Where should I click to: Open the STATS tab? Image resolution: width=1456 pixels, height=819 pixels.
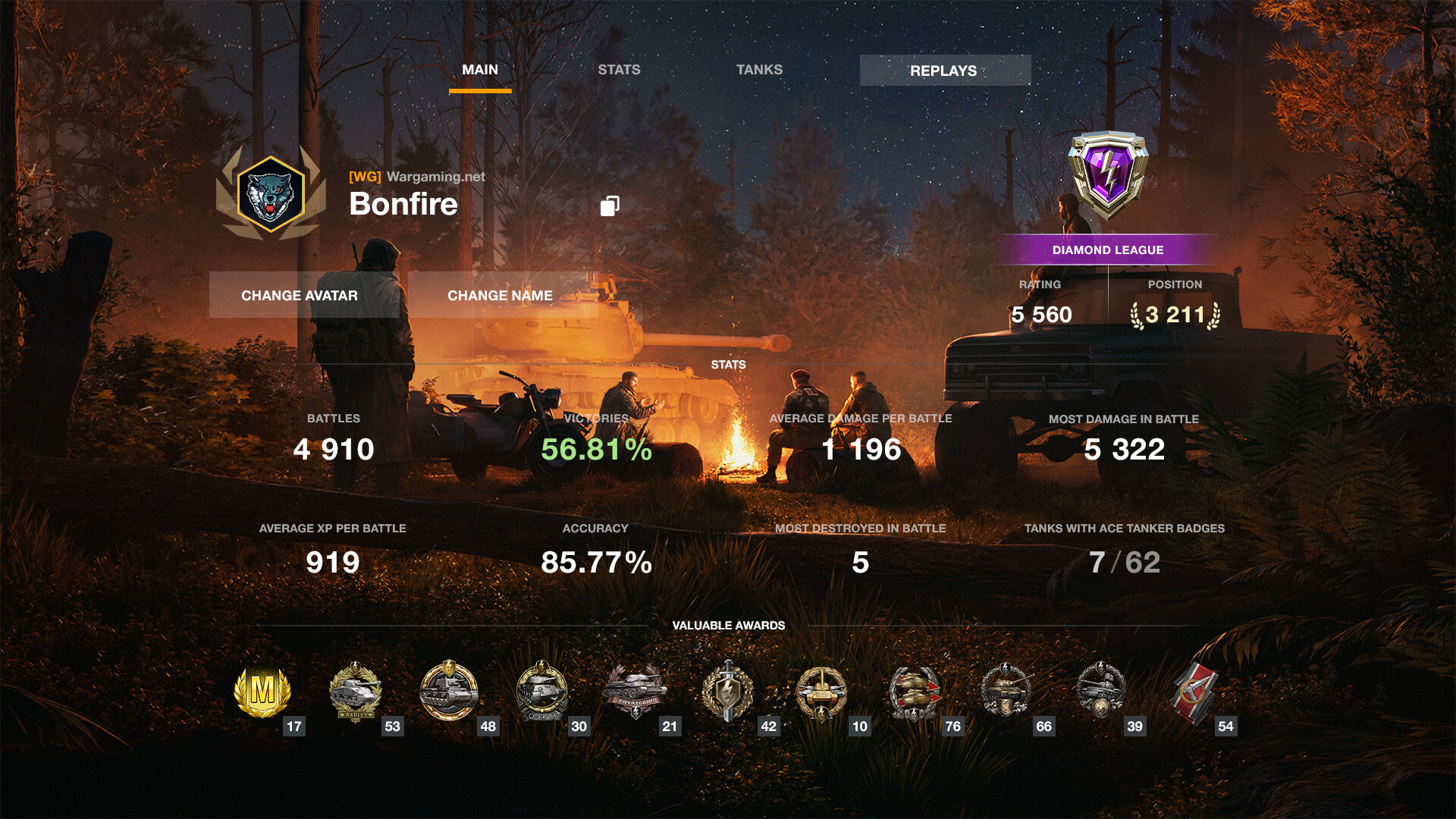point(619,70)
